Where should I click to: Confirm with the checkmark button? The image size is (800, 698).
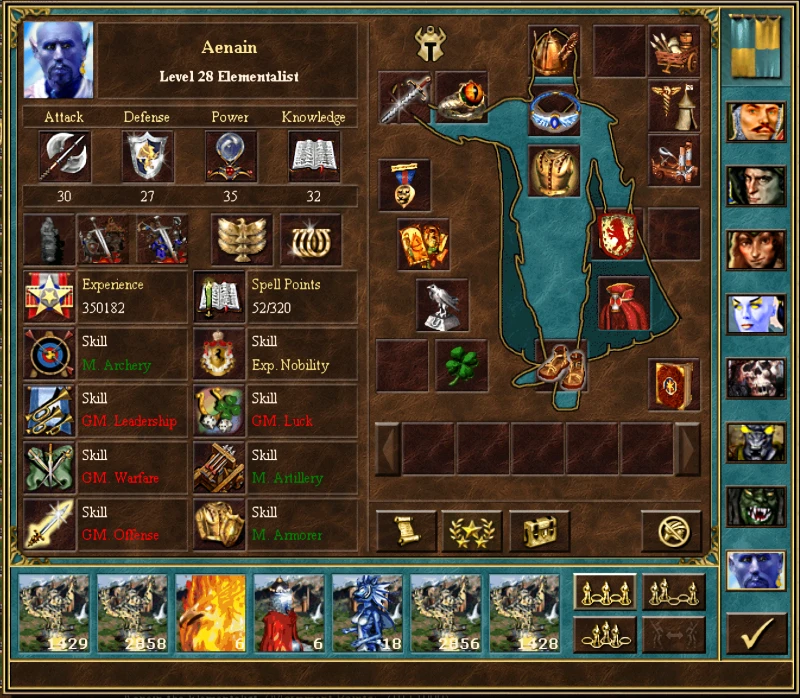[756, 633]
